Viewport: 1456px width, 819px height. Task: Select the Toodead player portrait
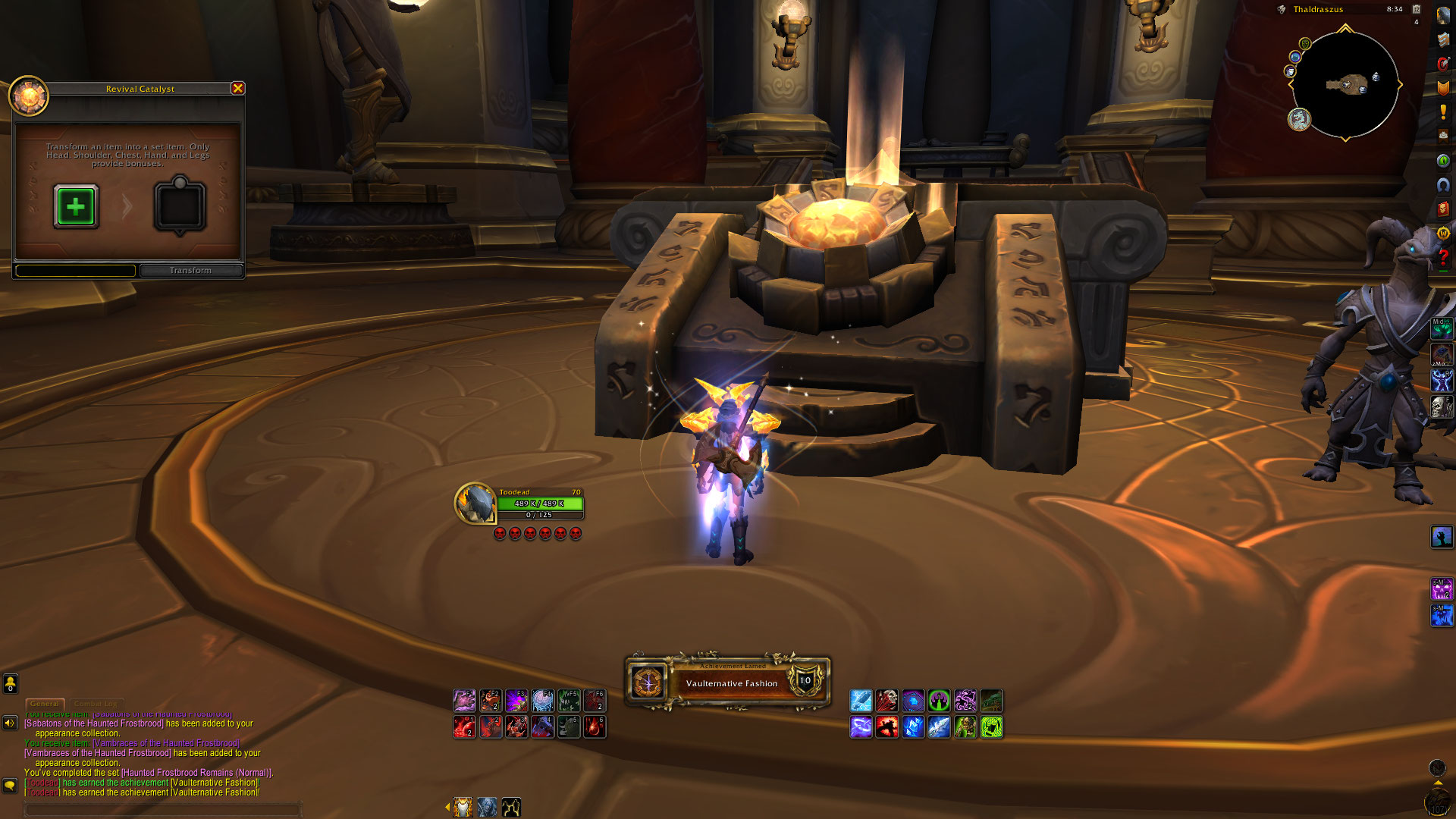(x=475, y=503)
